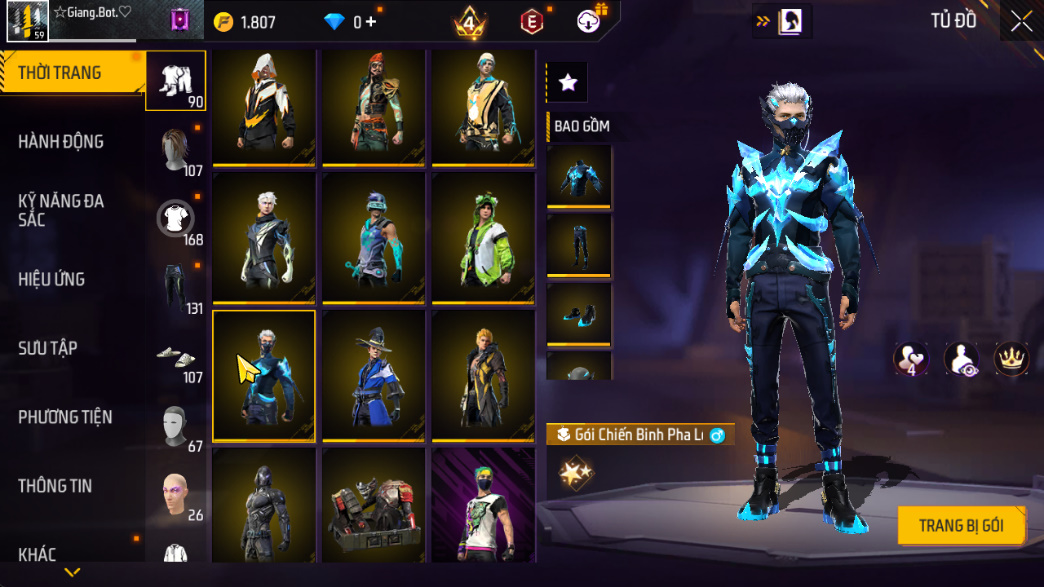Open the crown icon beside the character

click(1010, 359)
